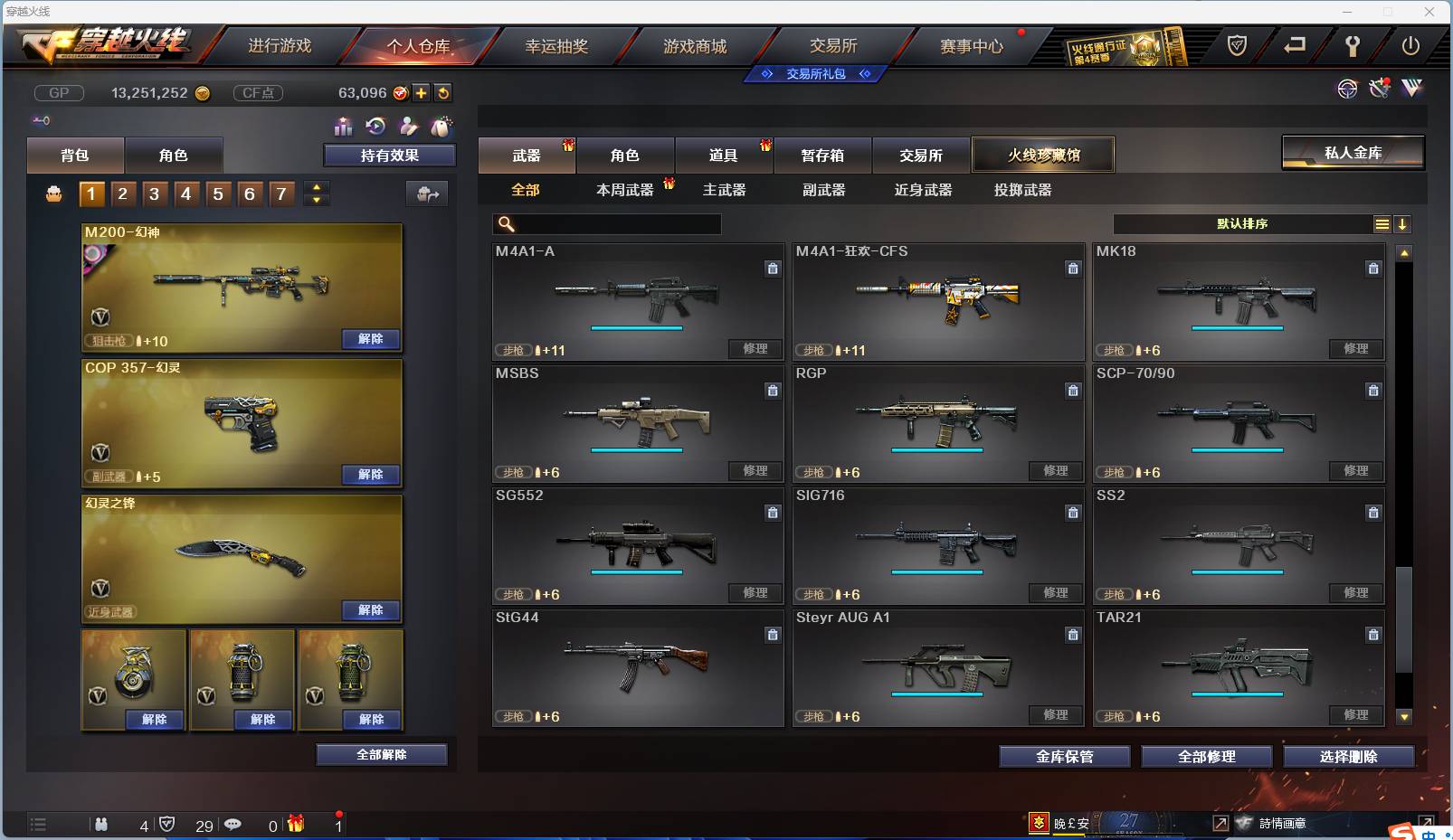Screen dimensions: 1453x840
Task: Open the wrench settings icon with red notification
Action: [1379, 88]
